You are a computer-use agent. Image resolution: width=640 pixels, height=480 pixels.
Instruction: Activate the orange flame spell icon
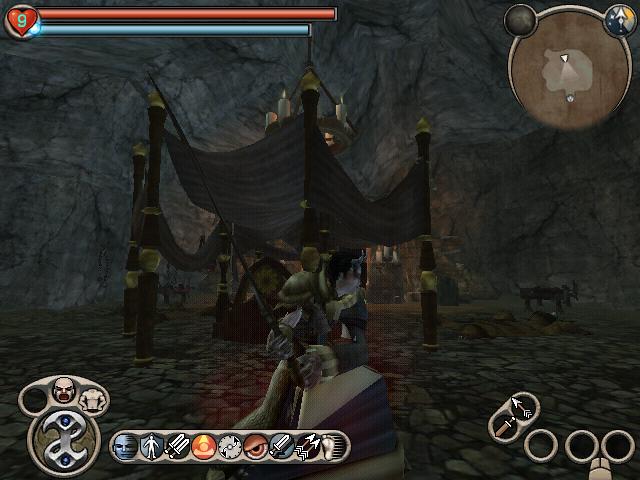[x=204, y=446]
